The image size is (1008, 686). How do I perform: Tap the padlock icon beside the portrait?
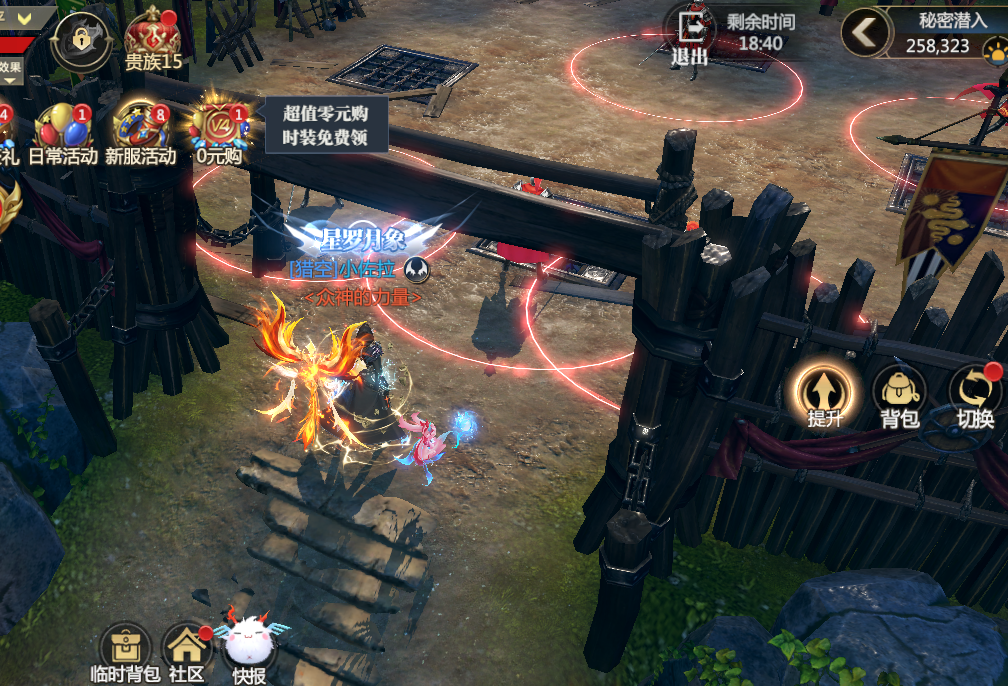tap(78, 40)
